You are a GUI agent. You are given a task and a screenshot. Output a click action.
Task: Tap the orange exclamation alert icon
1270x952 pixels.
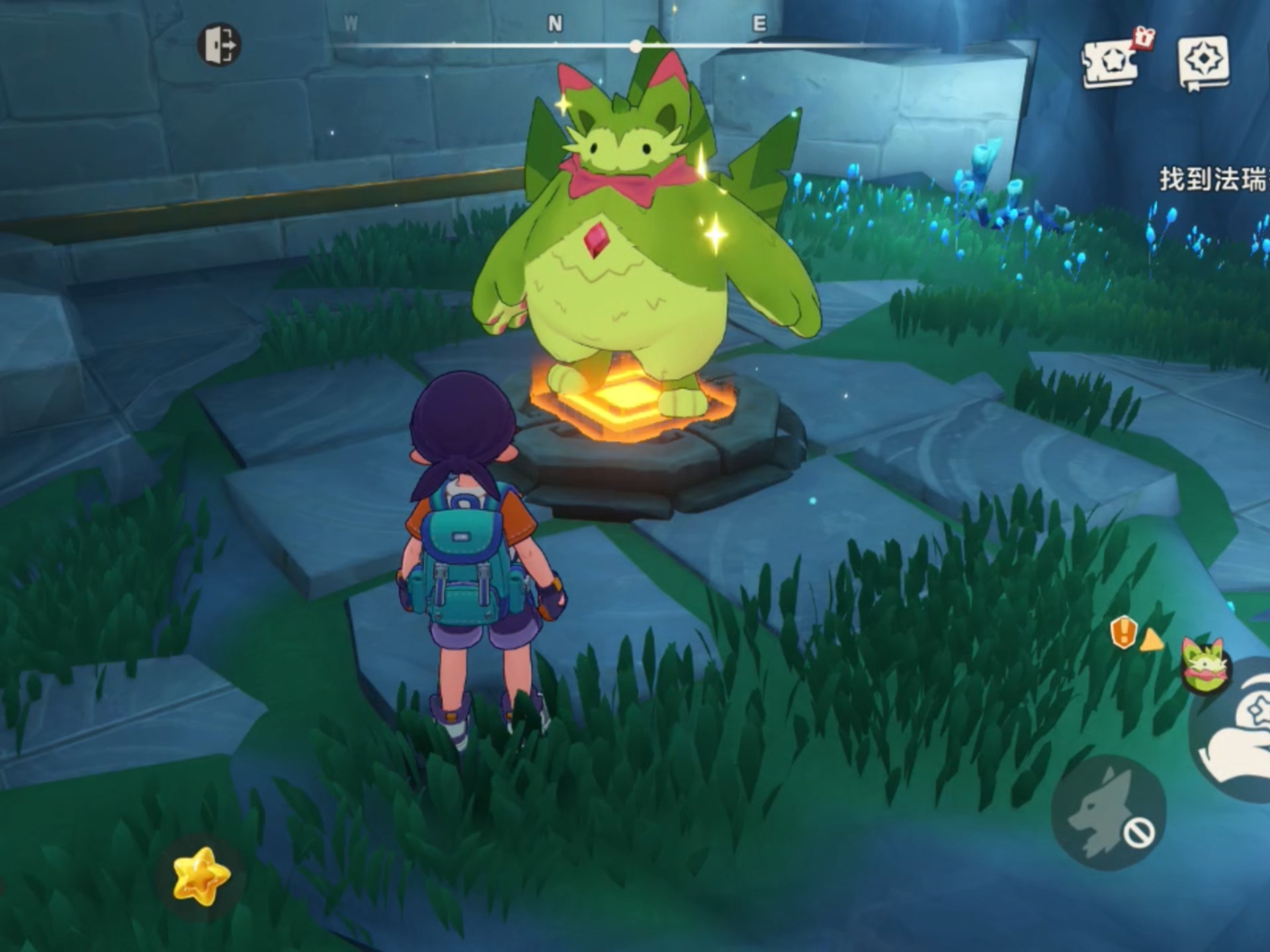click(1124, 633)
